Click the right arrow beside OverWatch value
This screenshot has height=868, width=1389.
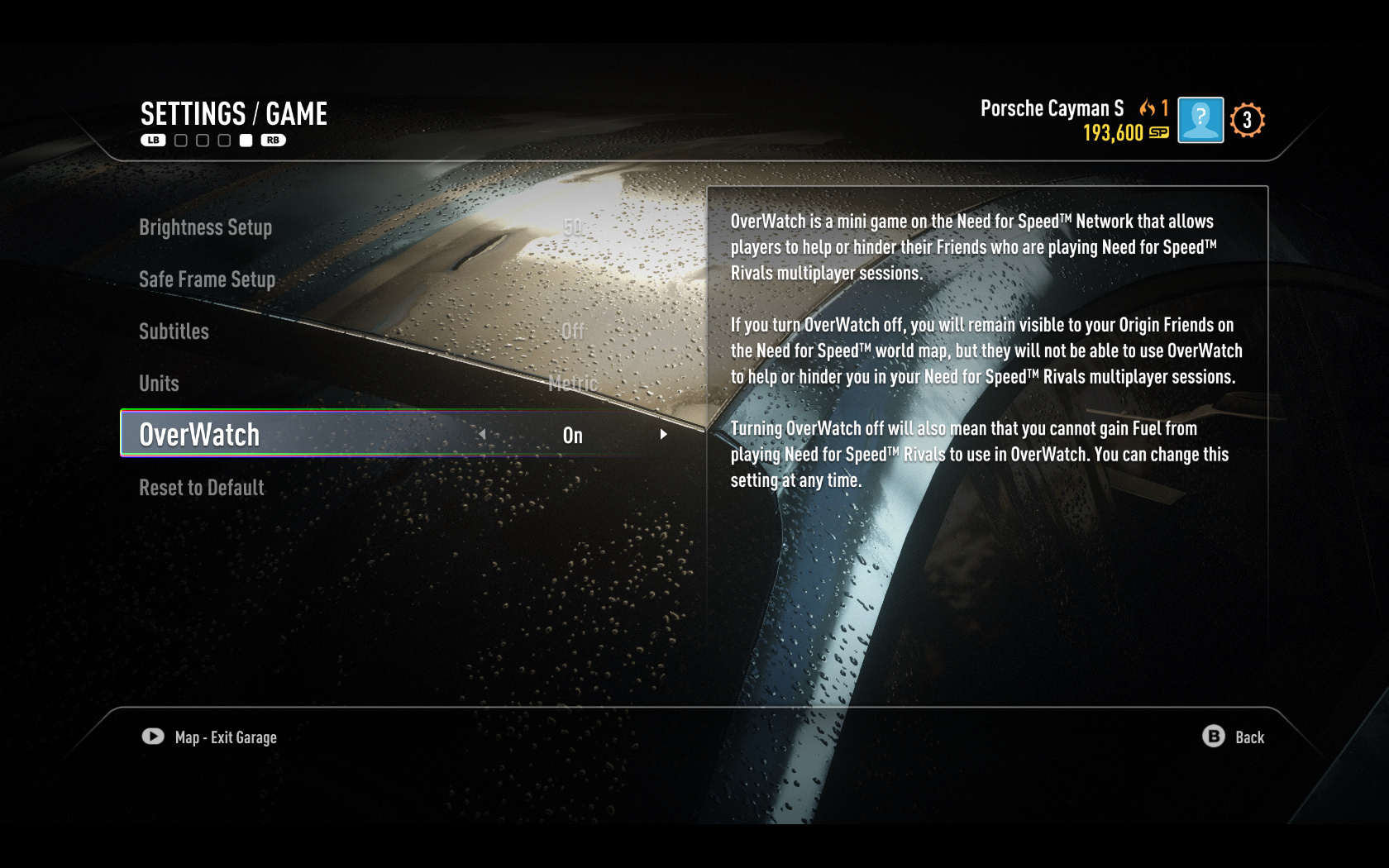[663, 434]
